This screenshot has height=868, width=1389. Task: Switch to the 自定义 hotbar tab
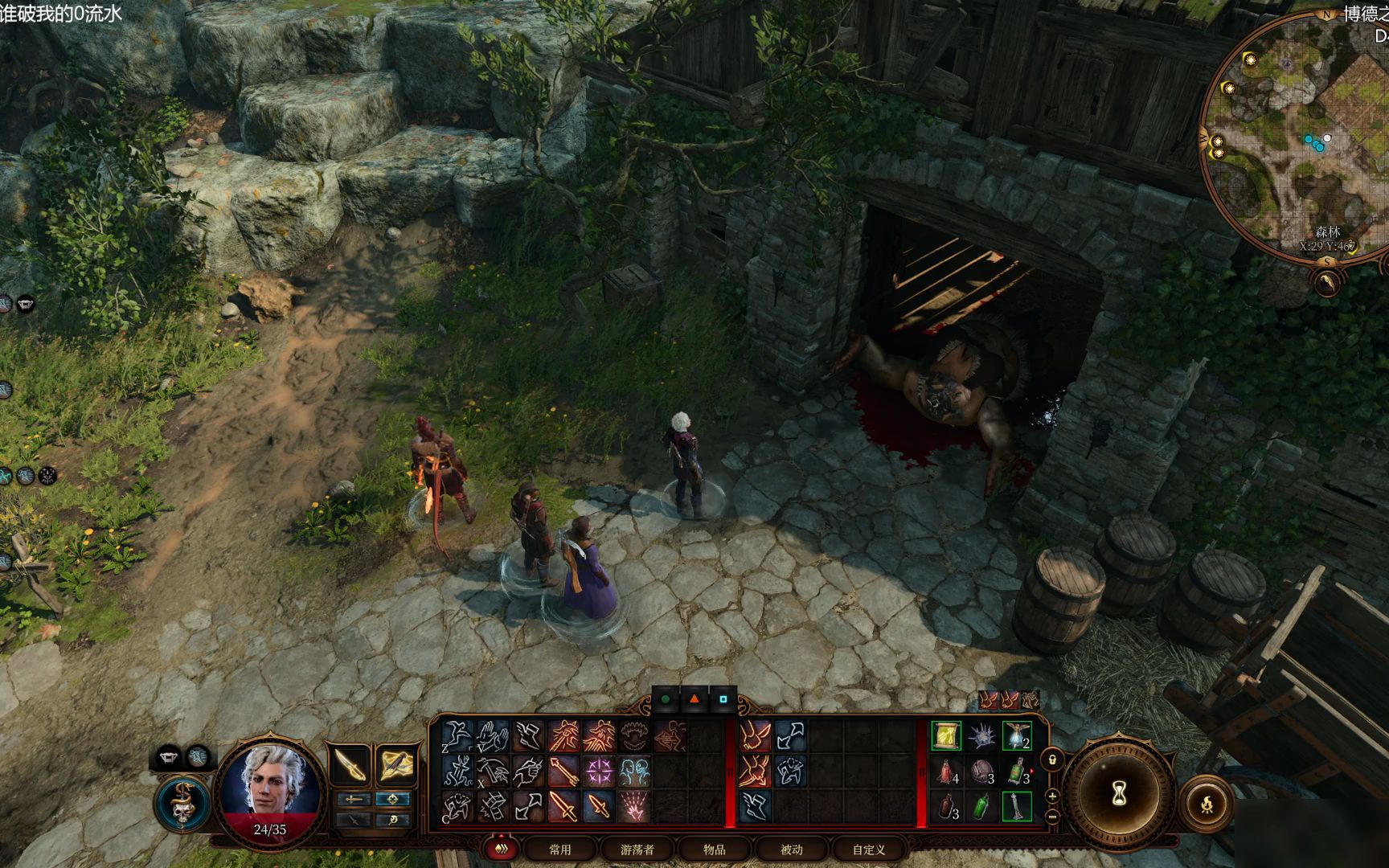[868, 849]
